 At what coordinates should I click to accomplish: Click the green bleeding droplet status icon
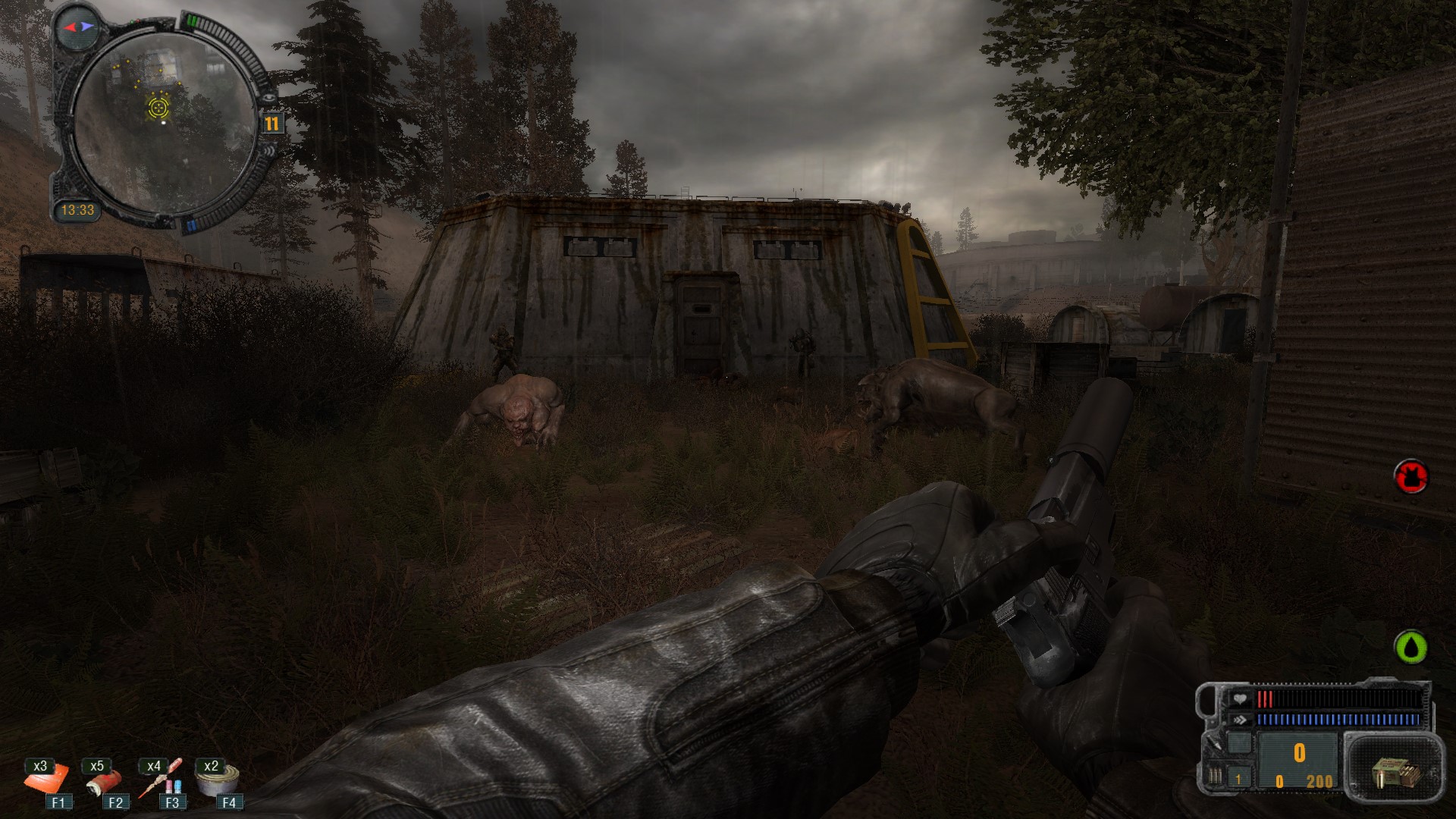point(1410,647)
